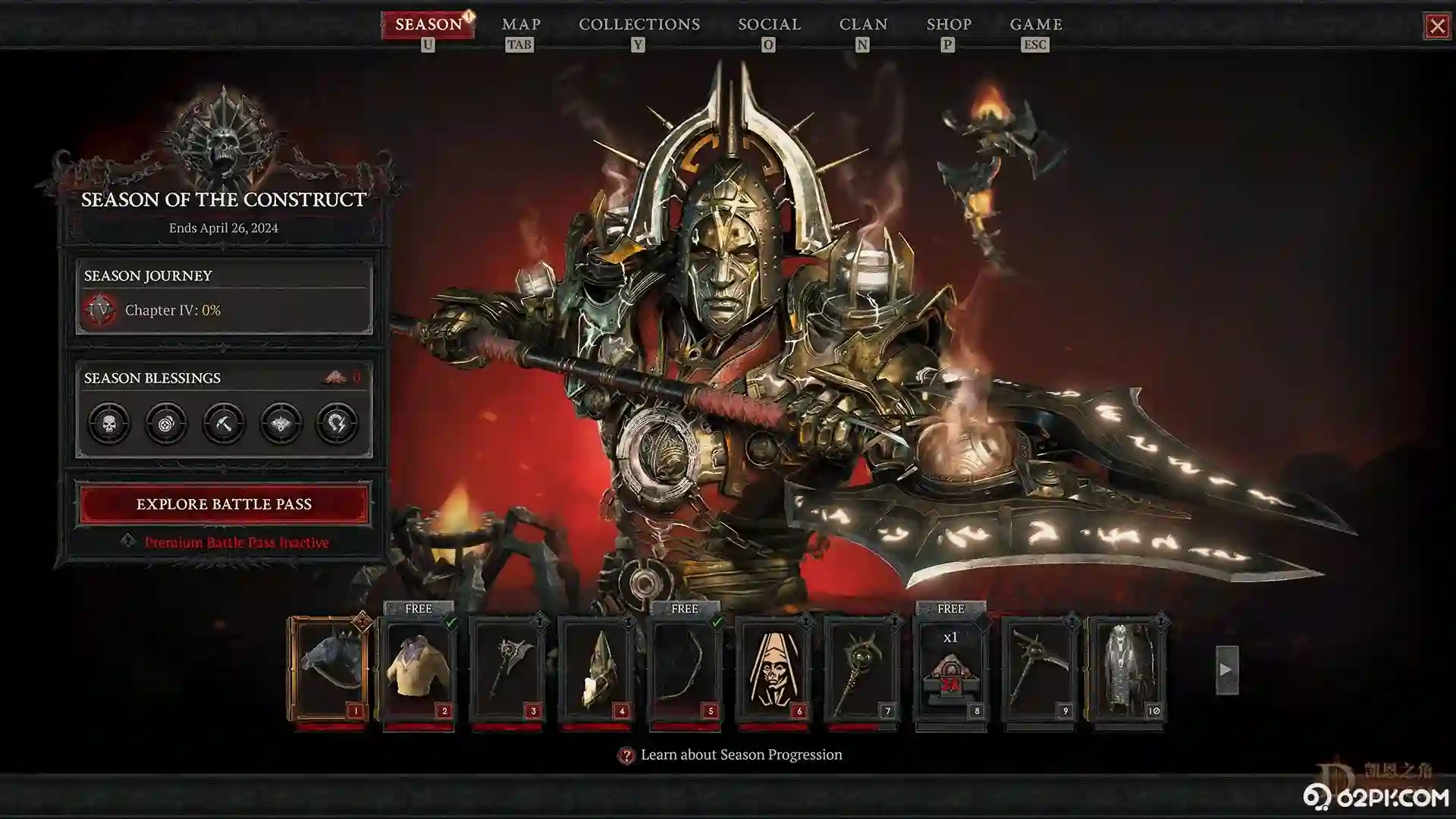The height and width of the screenshot is (819, 1456).
Task: Open the Clan tab
Action: (863, 24)
